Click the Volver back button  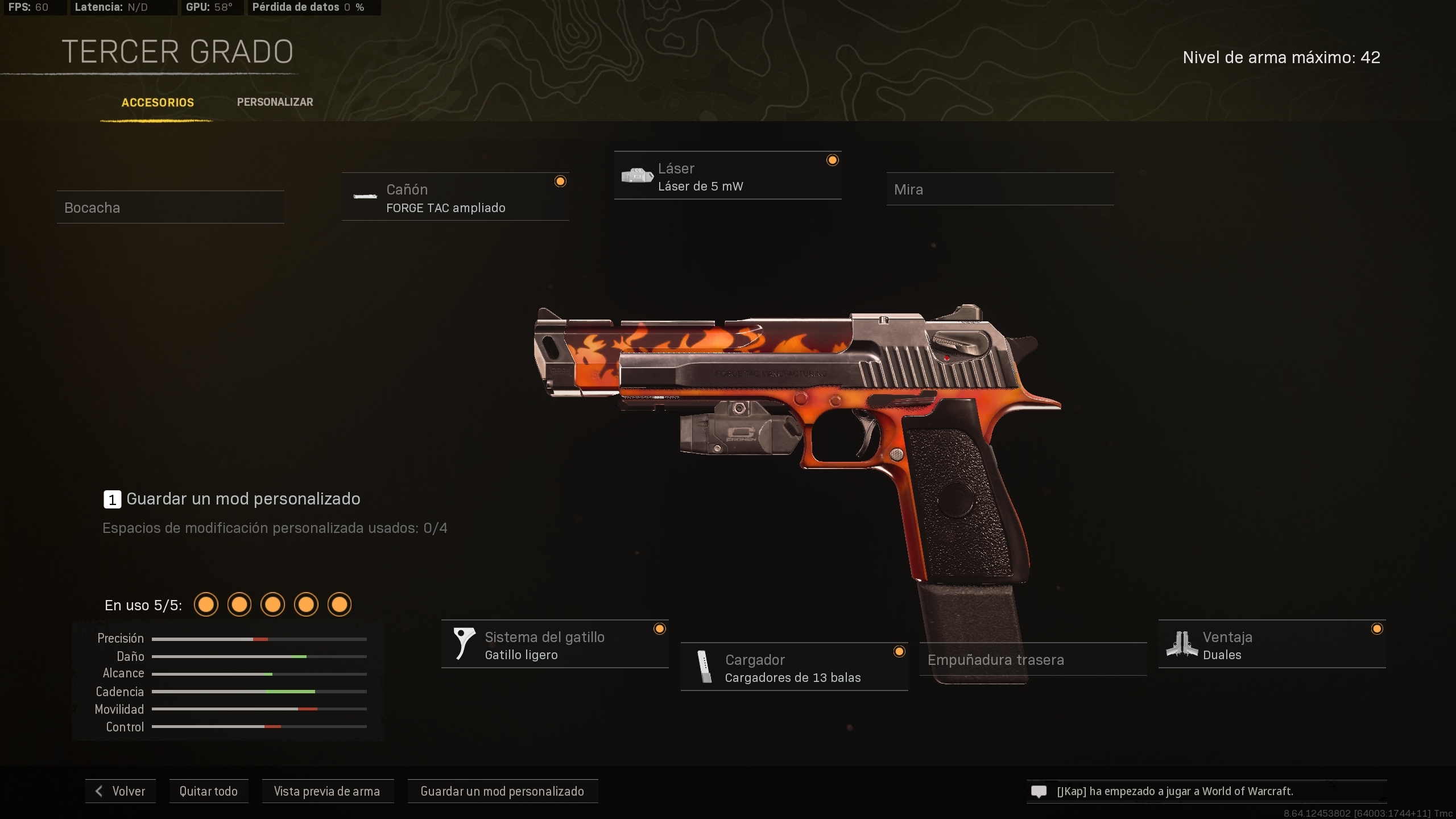120,791
